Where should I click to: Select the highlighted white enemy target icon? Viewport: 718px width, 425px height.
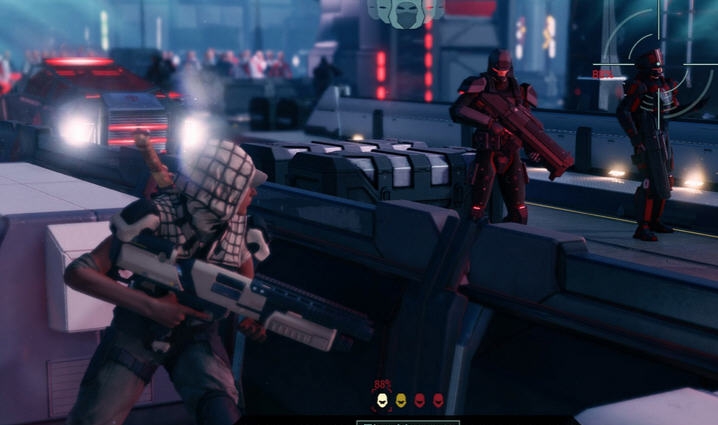pyautogui.click(x=381, y=401)
